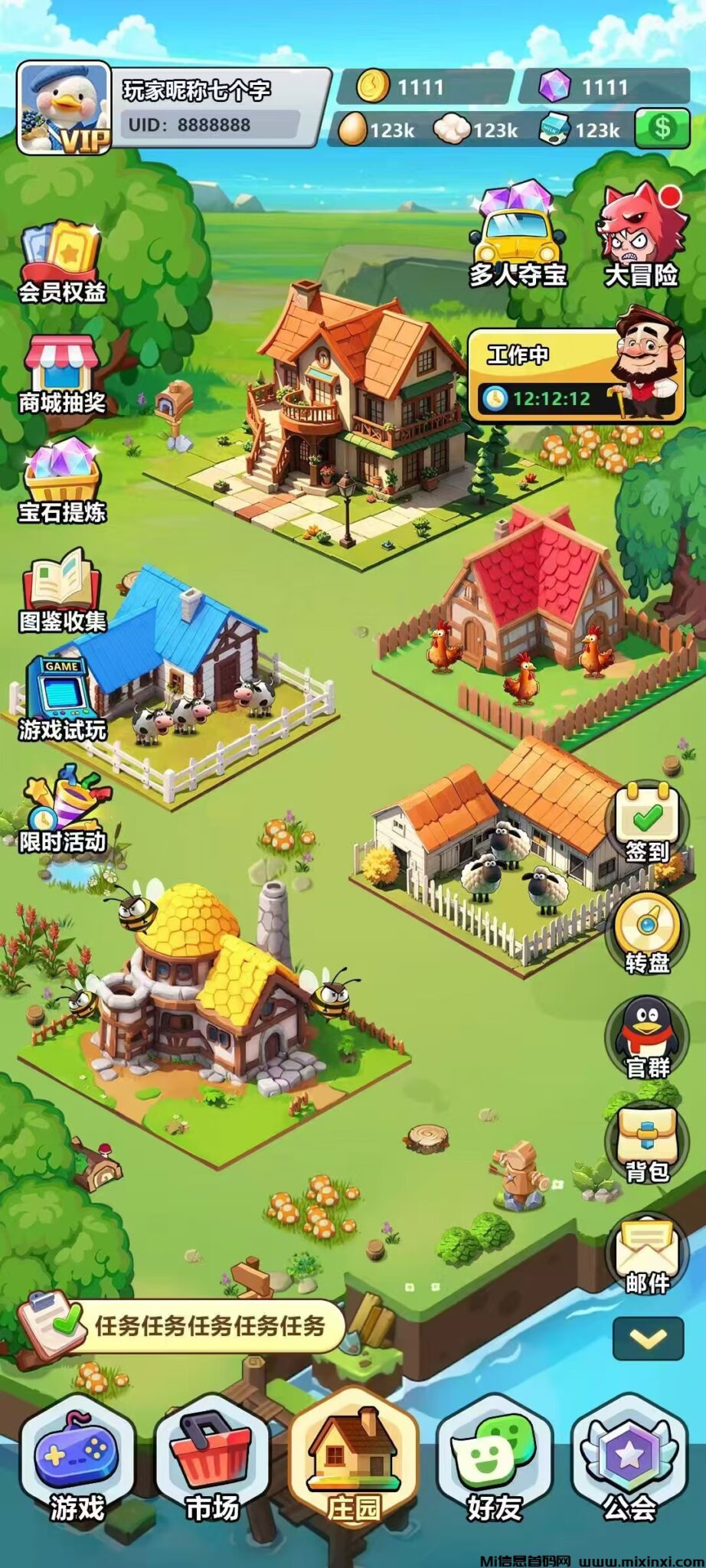The image size is (706, 1568).
Task: Spin the 转盘 wheel
Action: (647, 934)
